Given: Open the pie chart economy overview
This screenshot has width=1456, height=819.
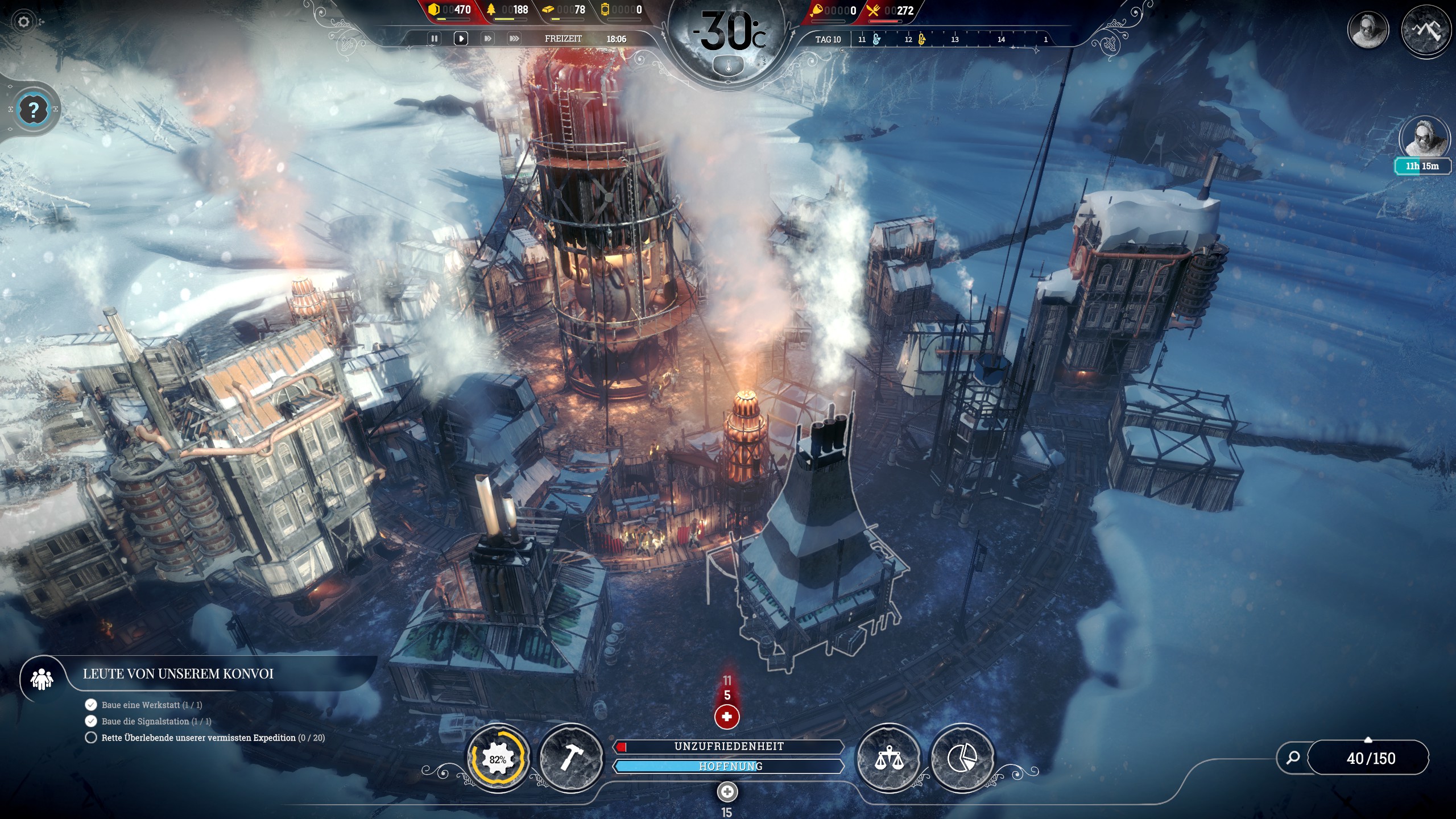Looking at the screenshot, I should 962,758.
